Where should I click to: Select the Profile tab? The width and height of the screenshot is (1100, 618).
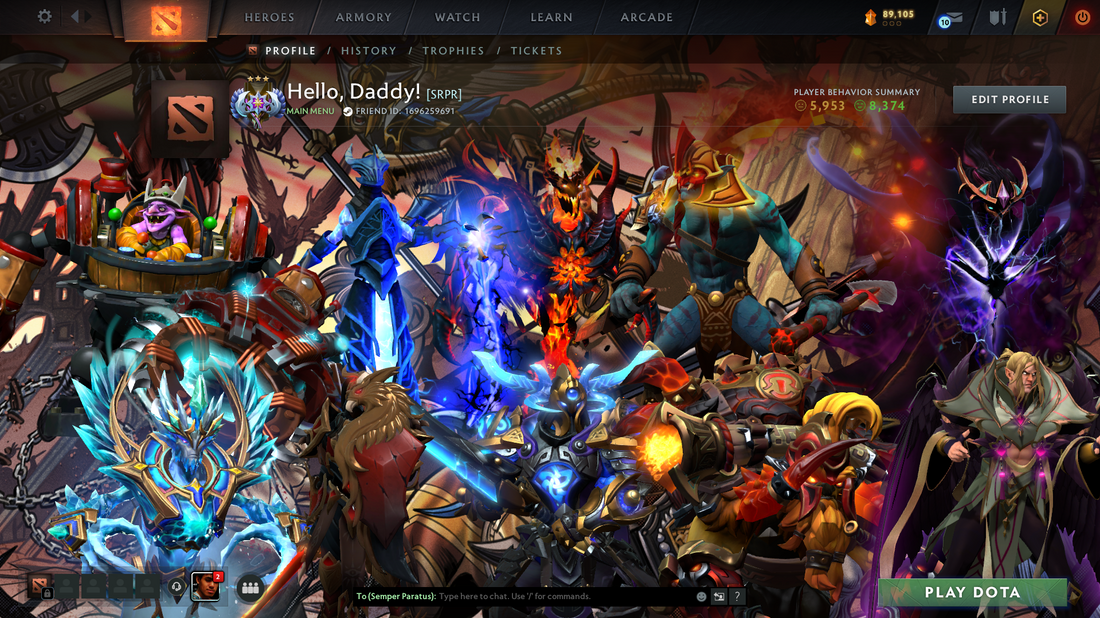290,51
